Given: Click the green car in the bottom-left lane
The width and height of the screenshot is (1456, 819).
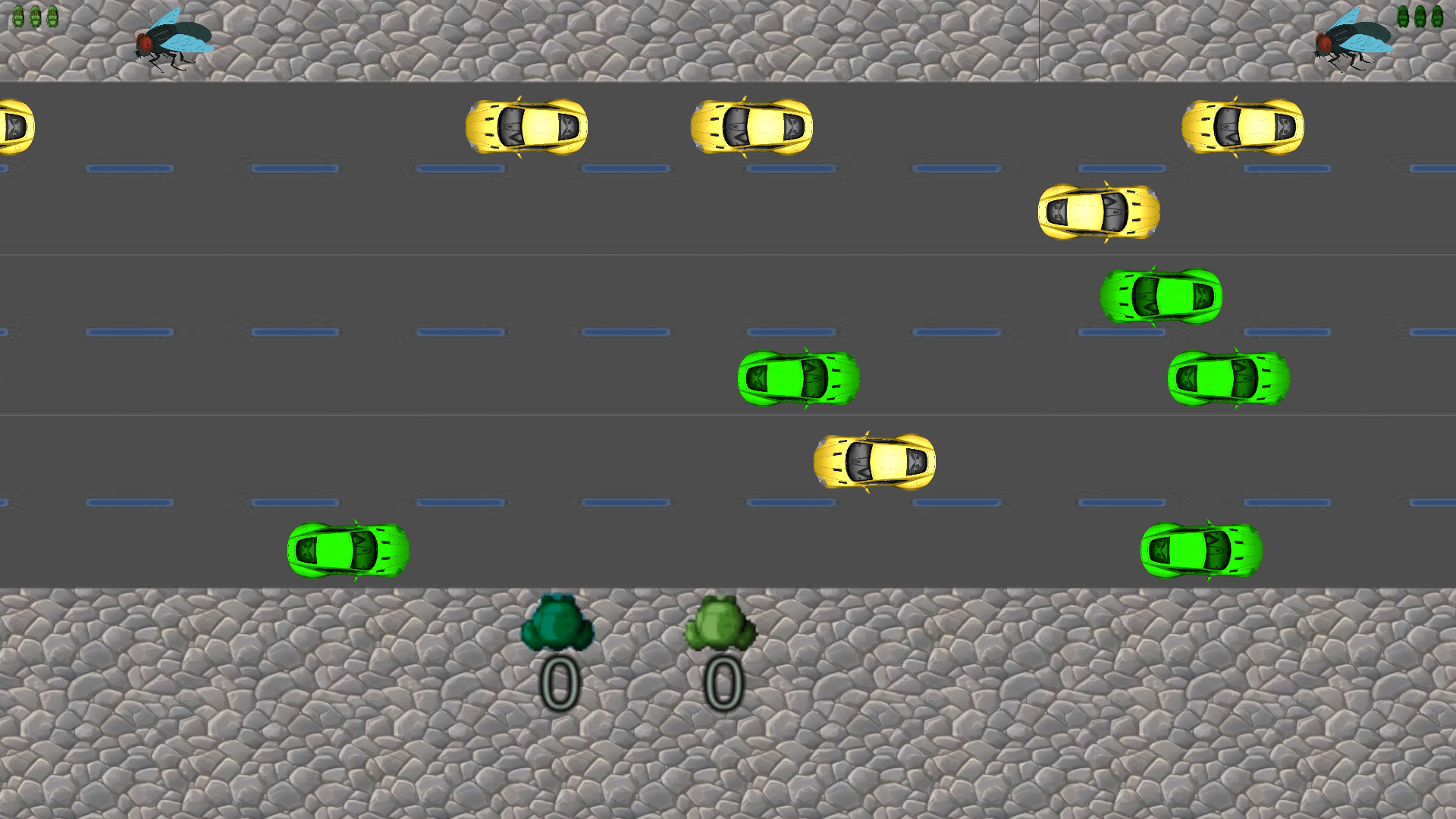Looking at the screenshot, I should point(347,551).
